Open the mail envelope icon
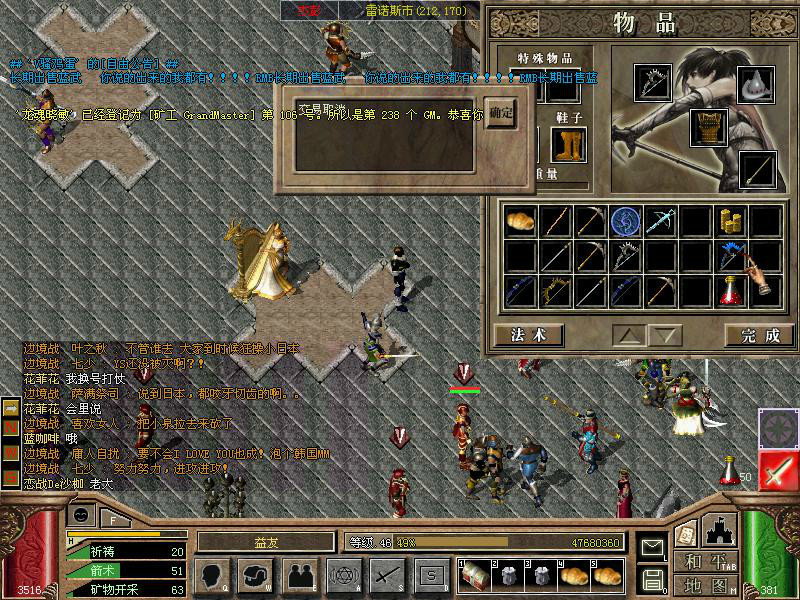 tap(652, 547)
